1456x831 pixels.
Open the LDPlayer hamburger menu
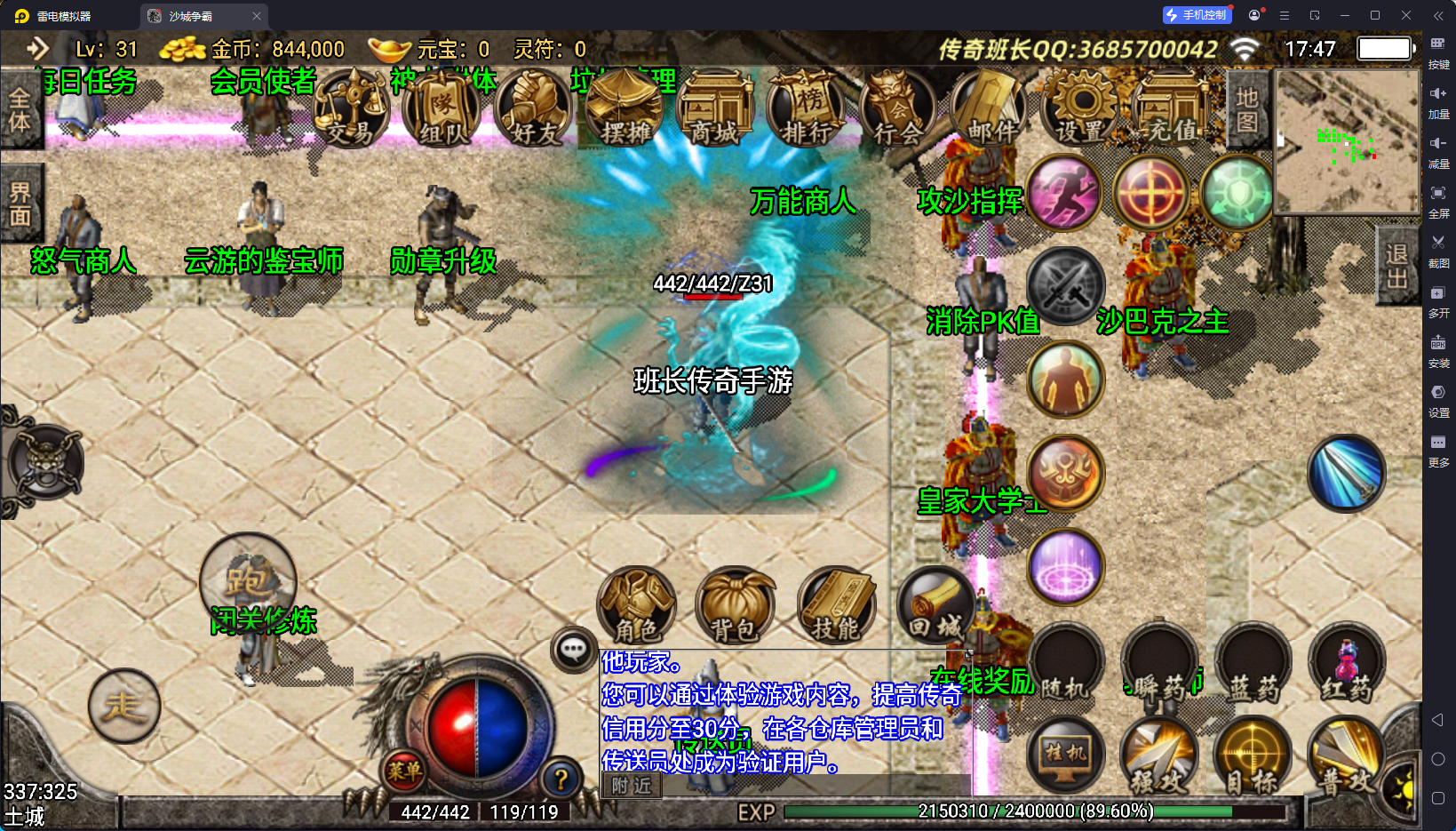pyautogui.click(x=1283, y=15)
